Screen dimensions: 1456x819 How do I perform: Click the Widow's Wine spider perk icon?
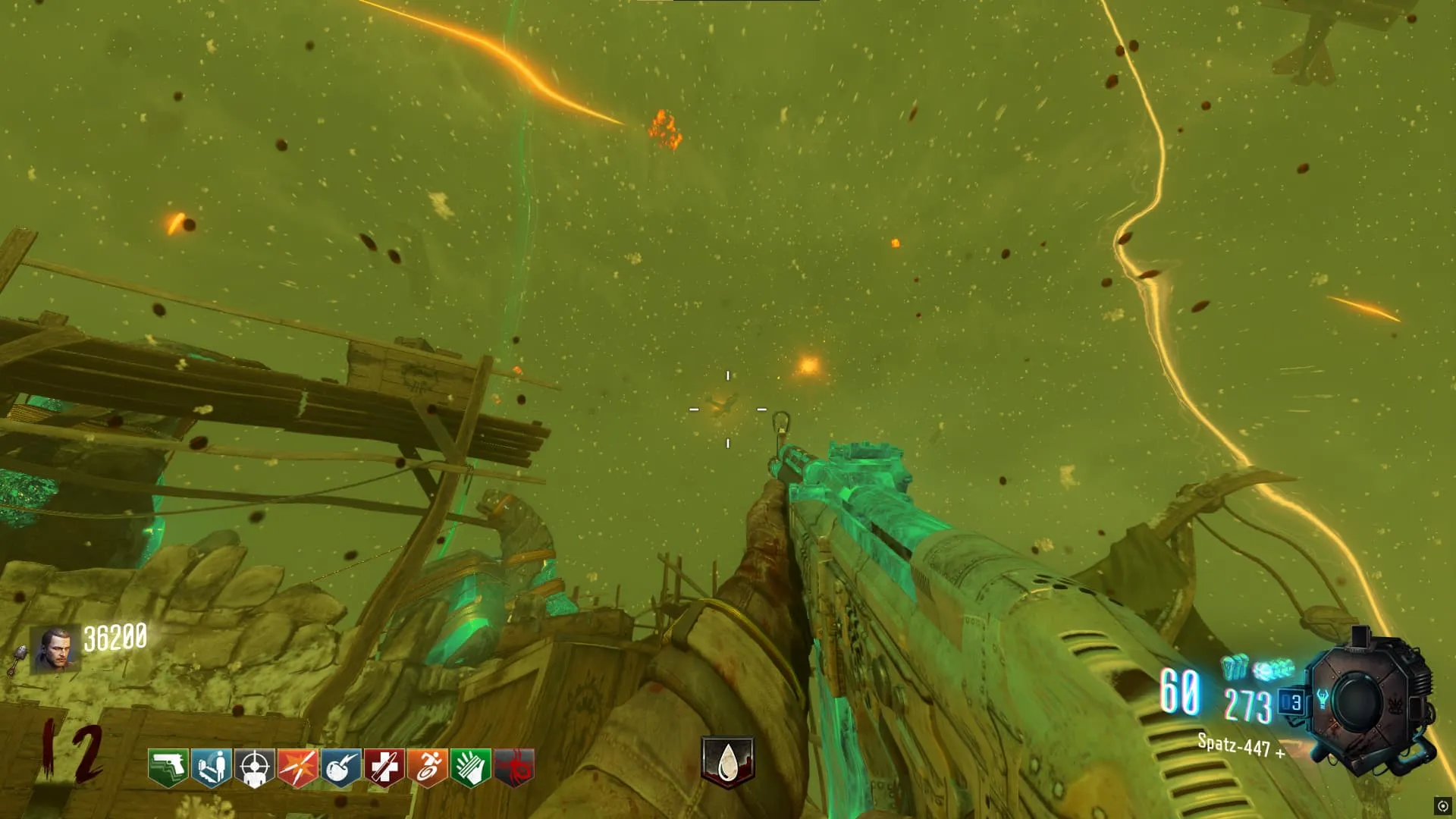(x=514, y=767)
